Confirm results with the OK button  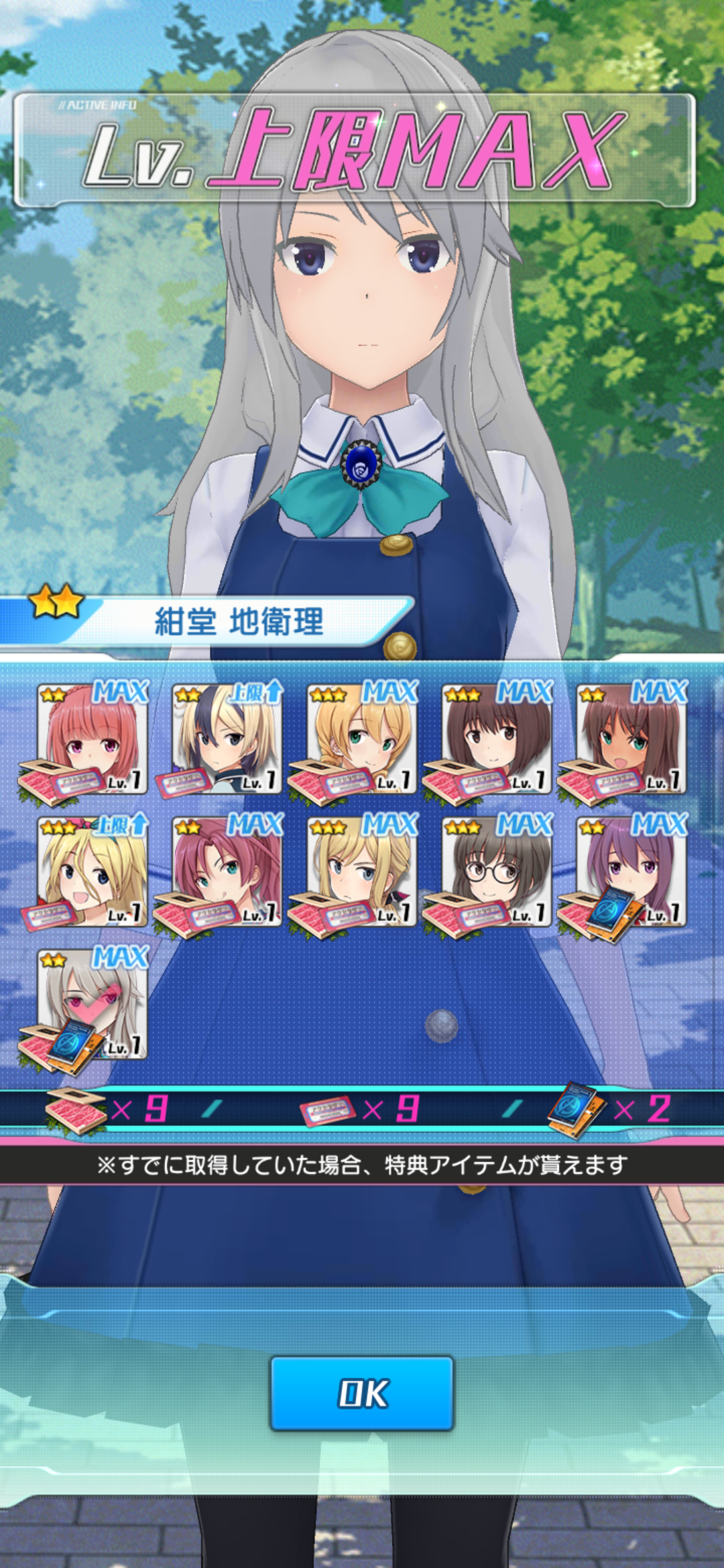[362, 1393]
